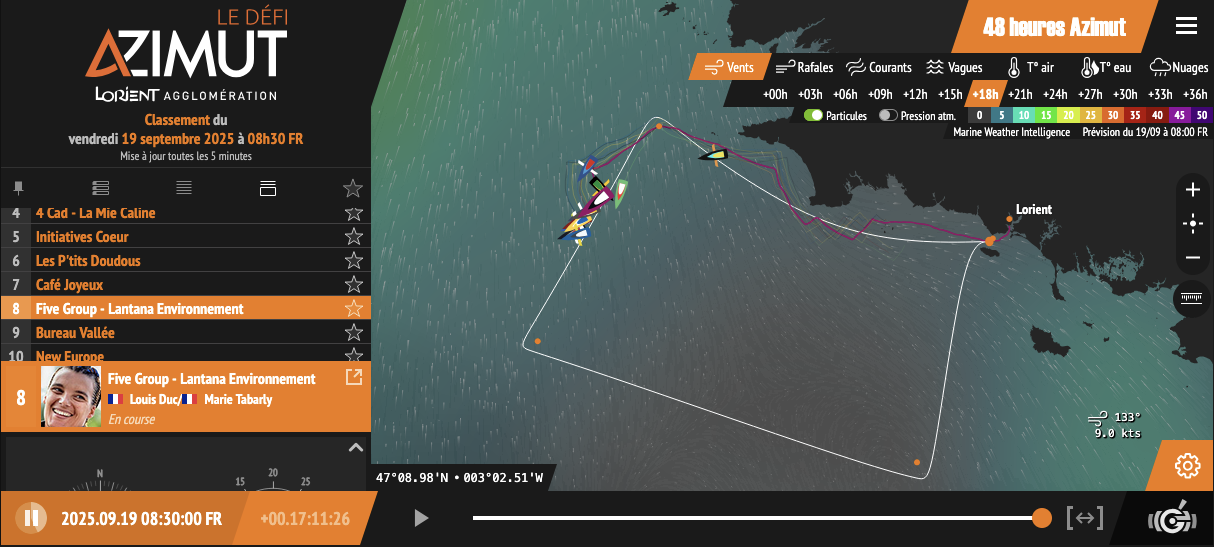Zoom in on the map
Image resolution: width=1214 pixels, height=548 pixels.
(x=1192, y=190)
